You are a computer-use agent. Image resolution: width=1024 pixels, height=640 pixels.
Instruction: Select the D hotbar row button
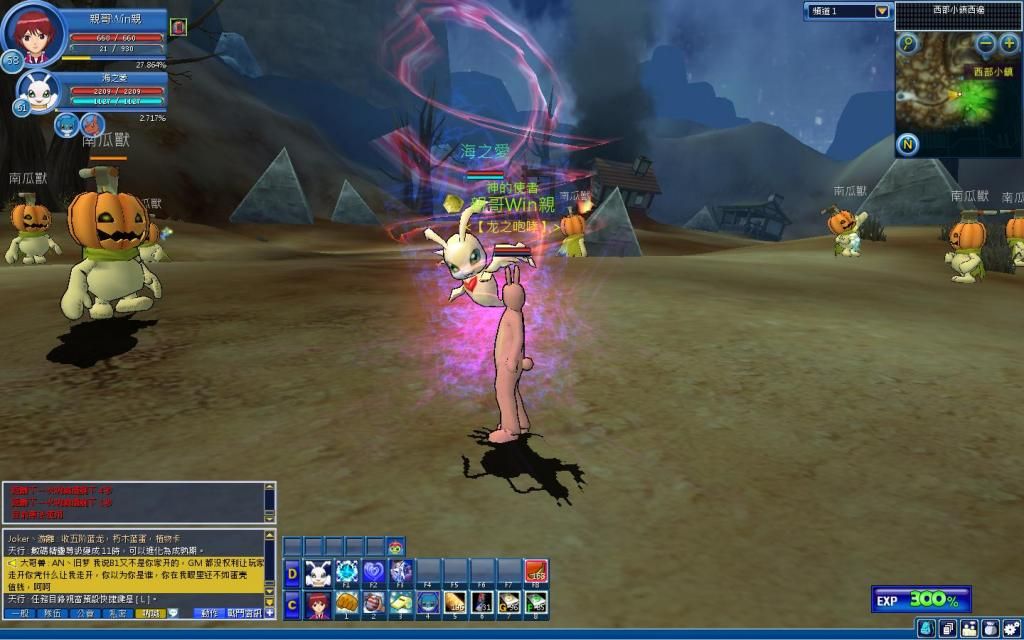pos(292,573)
